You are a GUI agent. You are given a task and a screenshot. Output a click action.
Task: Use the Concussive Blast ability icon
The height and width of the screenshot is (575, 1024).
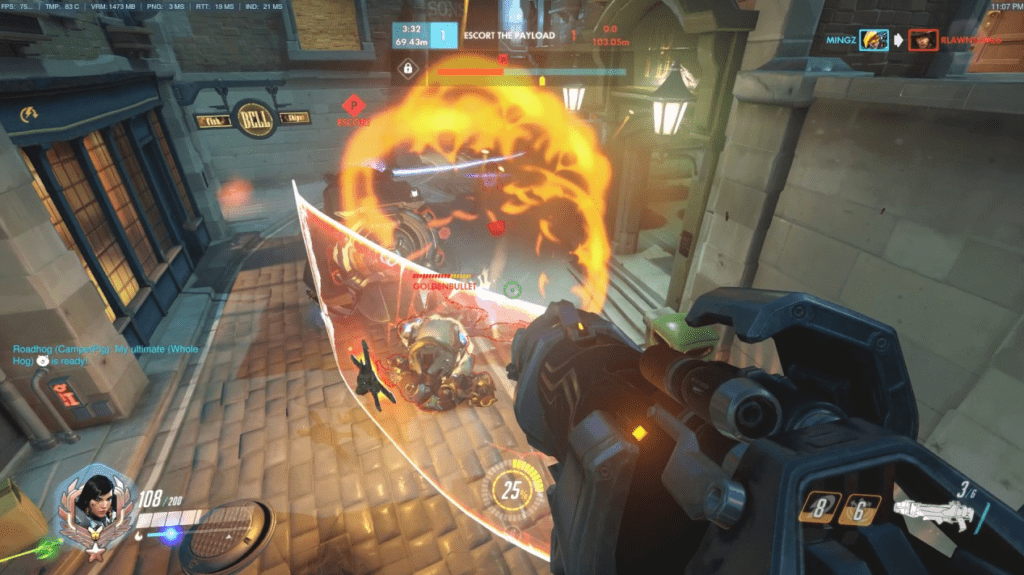point(859,510)
